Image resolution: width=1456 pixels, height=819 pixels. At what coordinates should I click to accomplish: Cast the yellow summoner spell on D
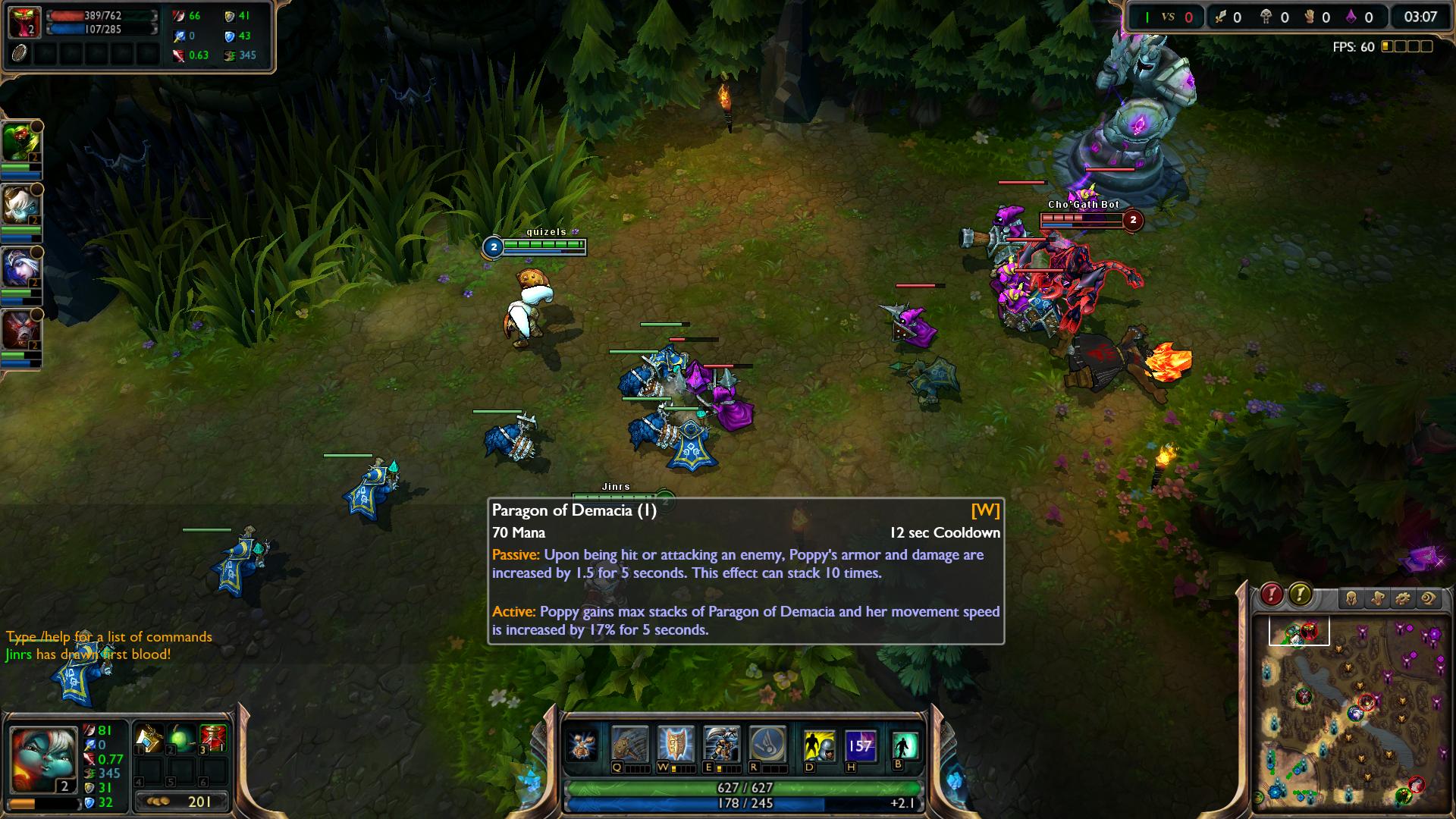[x=819, y=745]
